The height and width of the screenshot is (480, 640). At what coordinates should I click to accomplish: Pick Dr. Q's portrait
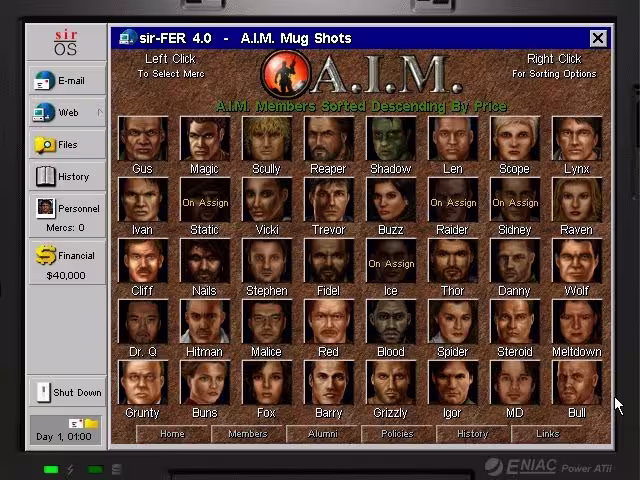pos(142,322)
